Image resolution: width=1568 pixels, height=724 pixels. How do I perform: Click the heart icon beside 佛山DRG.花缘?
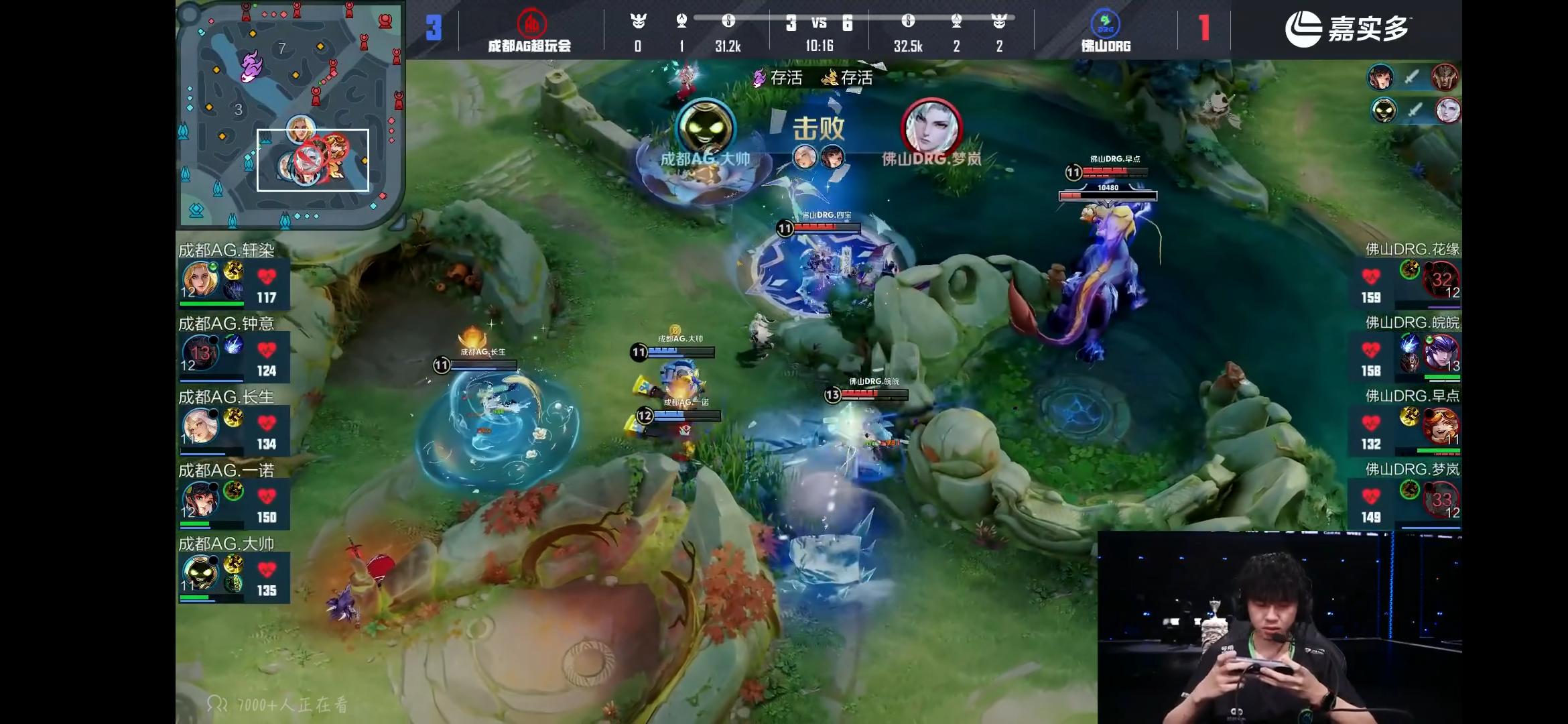(x=1371, y=276)
